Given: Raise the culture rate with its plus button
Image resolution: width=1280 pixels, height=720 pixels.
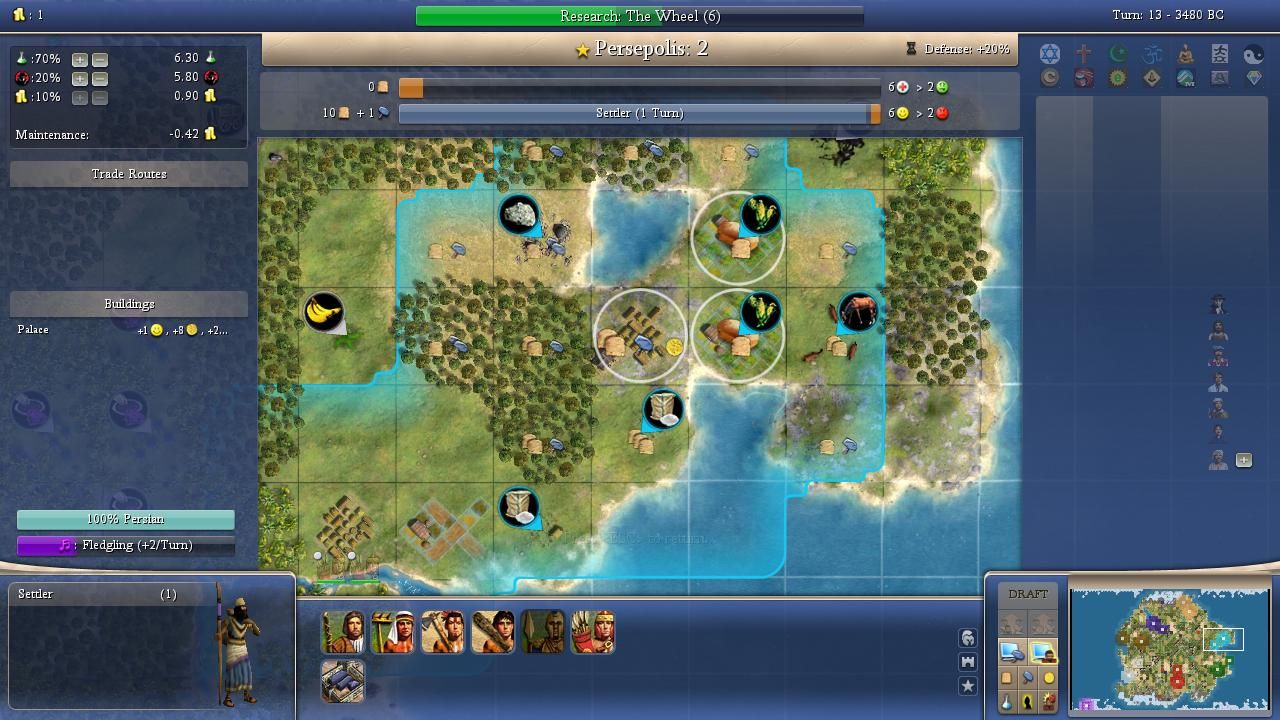Looking at the screenshot, I should [x=80, y=78].
